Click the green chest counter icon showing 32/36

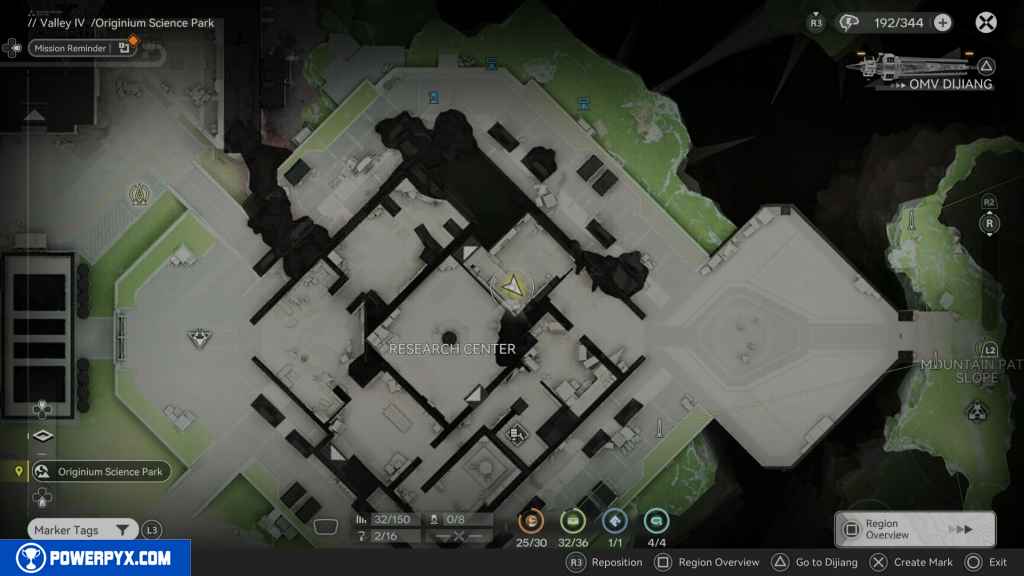pos(572,520)
